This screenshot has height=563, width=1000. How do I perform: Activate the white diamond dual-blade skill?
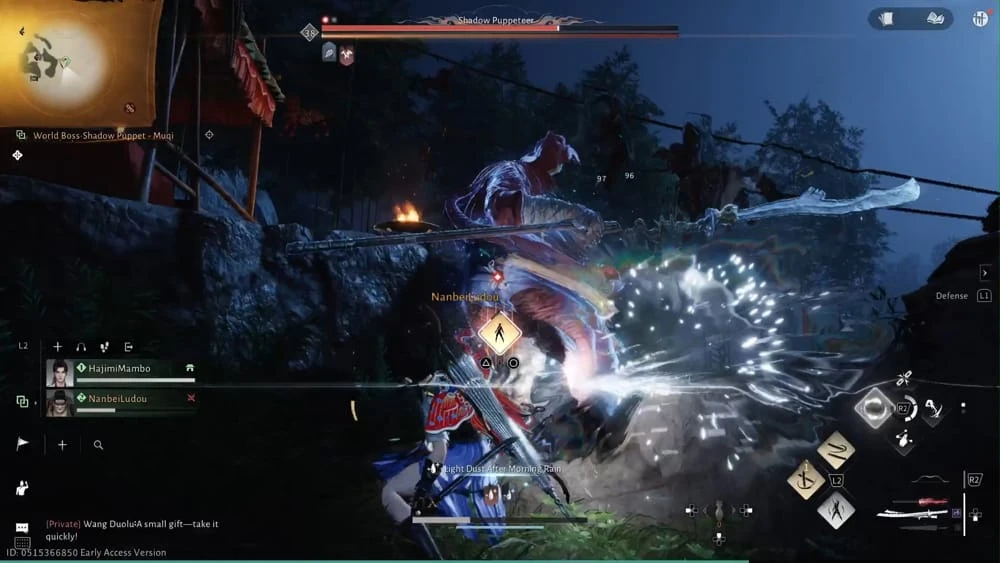835,510
